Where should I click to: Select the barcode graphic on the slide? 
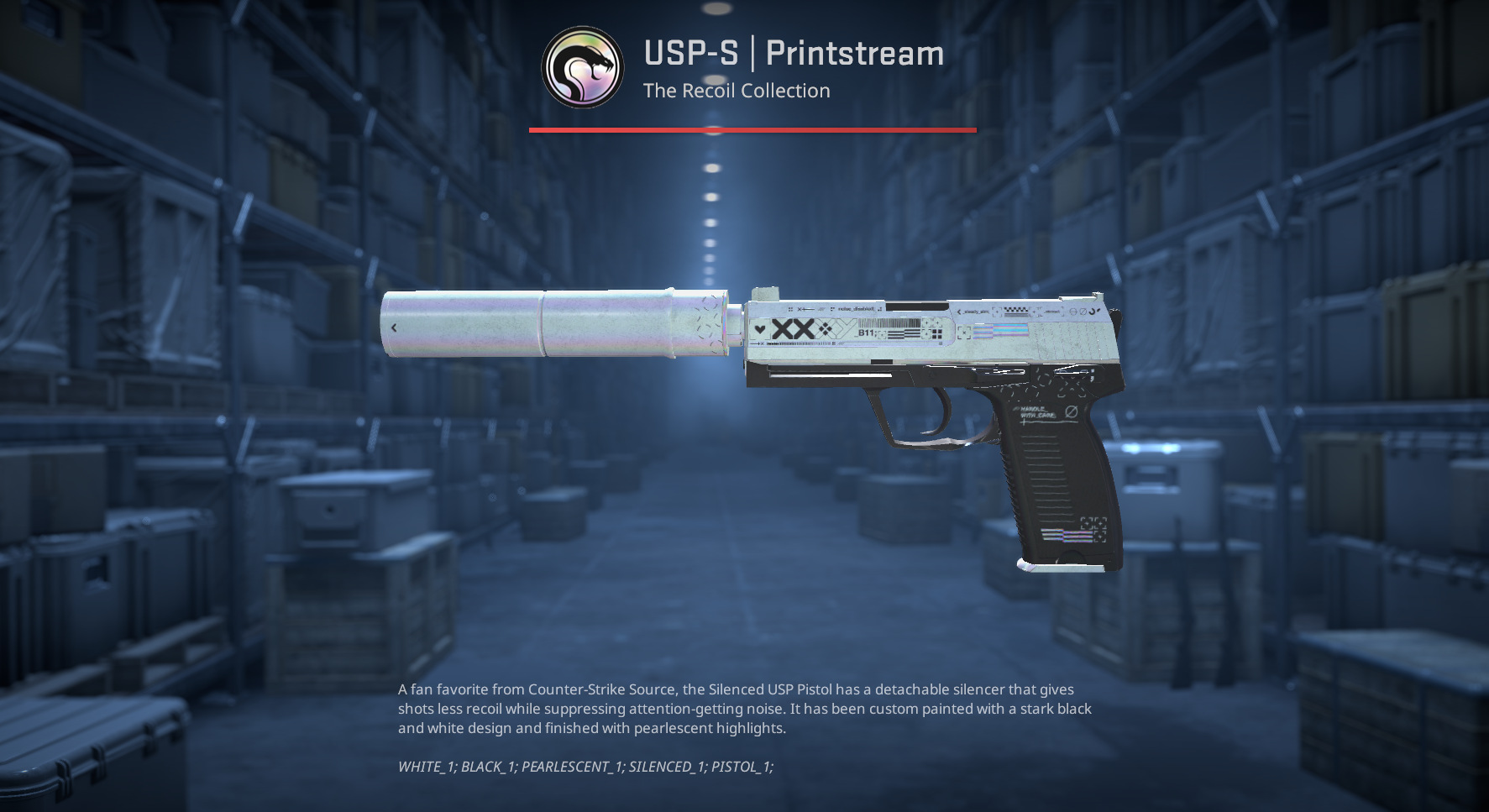tap(889, 322)
